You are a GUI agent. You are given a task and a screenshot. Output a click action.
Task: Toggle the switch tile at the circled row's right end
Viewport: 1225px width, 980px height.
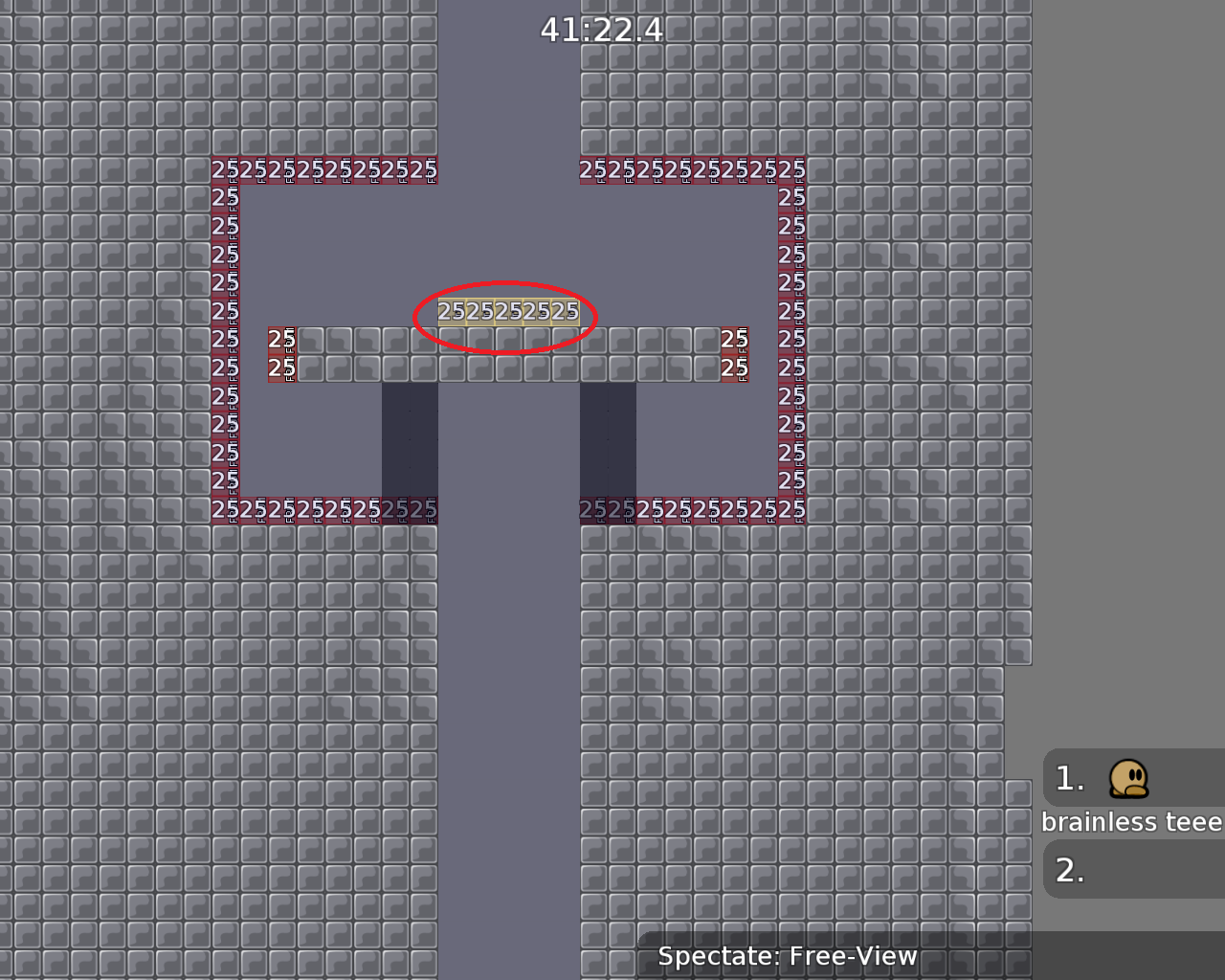(x=565, y=311)
